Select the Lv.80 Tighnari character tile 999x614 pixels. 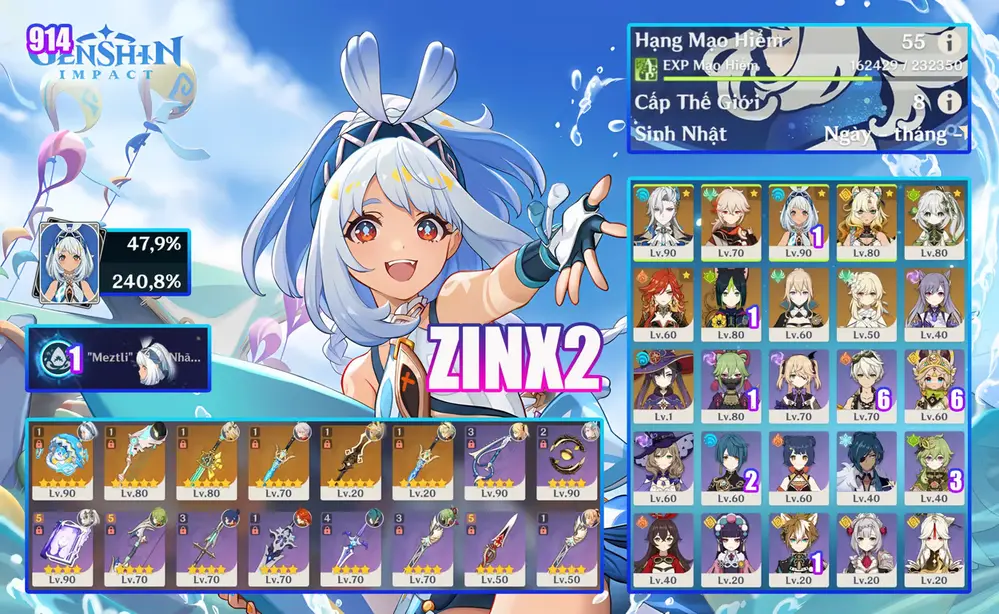pos(730,299)
